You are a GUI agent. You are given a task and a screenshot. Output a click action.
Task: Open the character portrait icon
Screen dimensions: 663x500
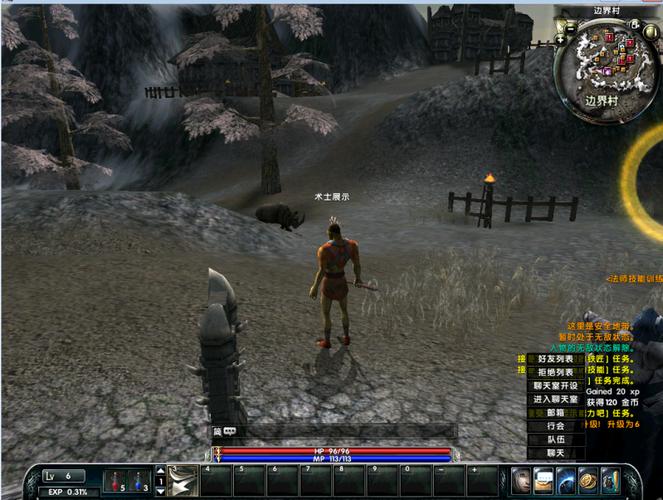[522, 480]
